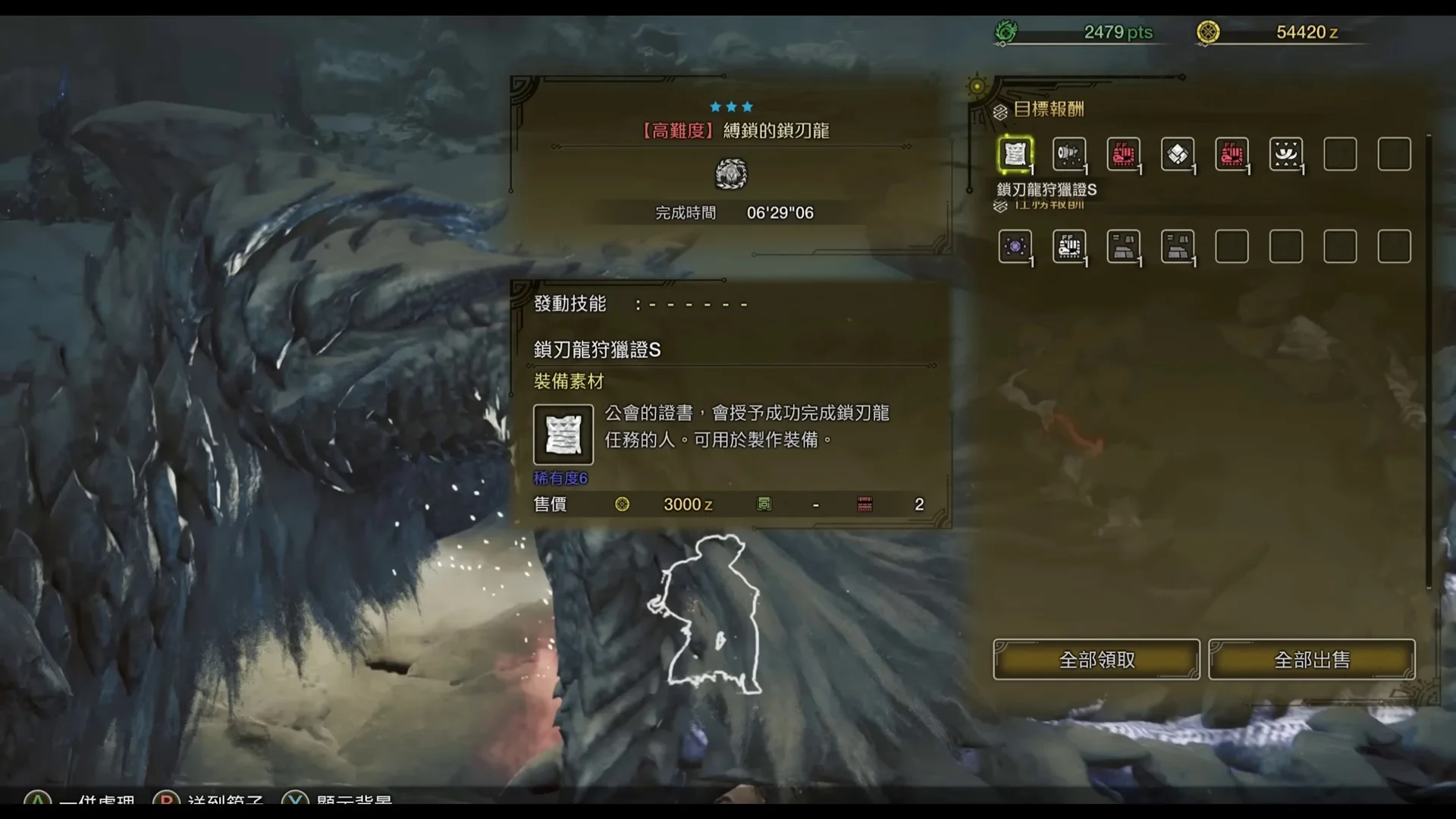Select an empty reward slot in 目標報酬 row
This screenshot has width=1456, height=819.
(x=1340, y=154)
